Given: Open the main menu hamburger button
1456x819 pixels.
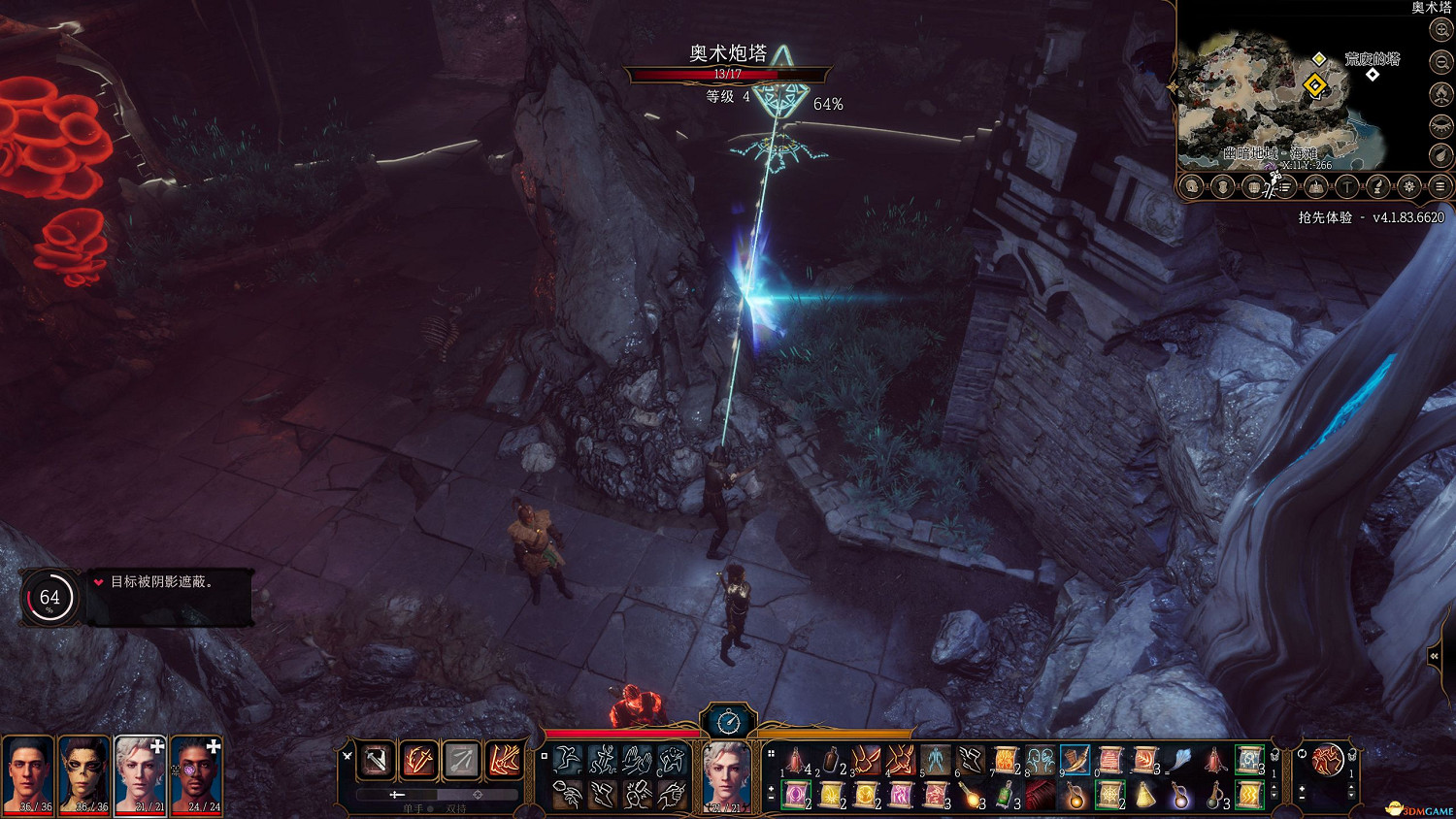Looking at the screenshot, I should (1440, 186).
